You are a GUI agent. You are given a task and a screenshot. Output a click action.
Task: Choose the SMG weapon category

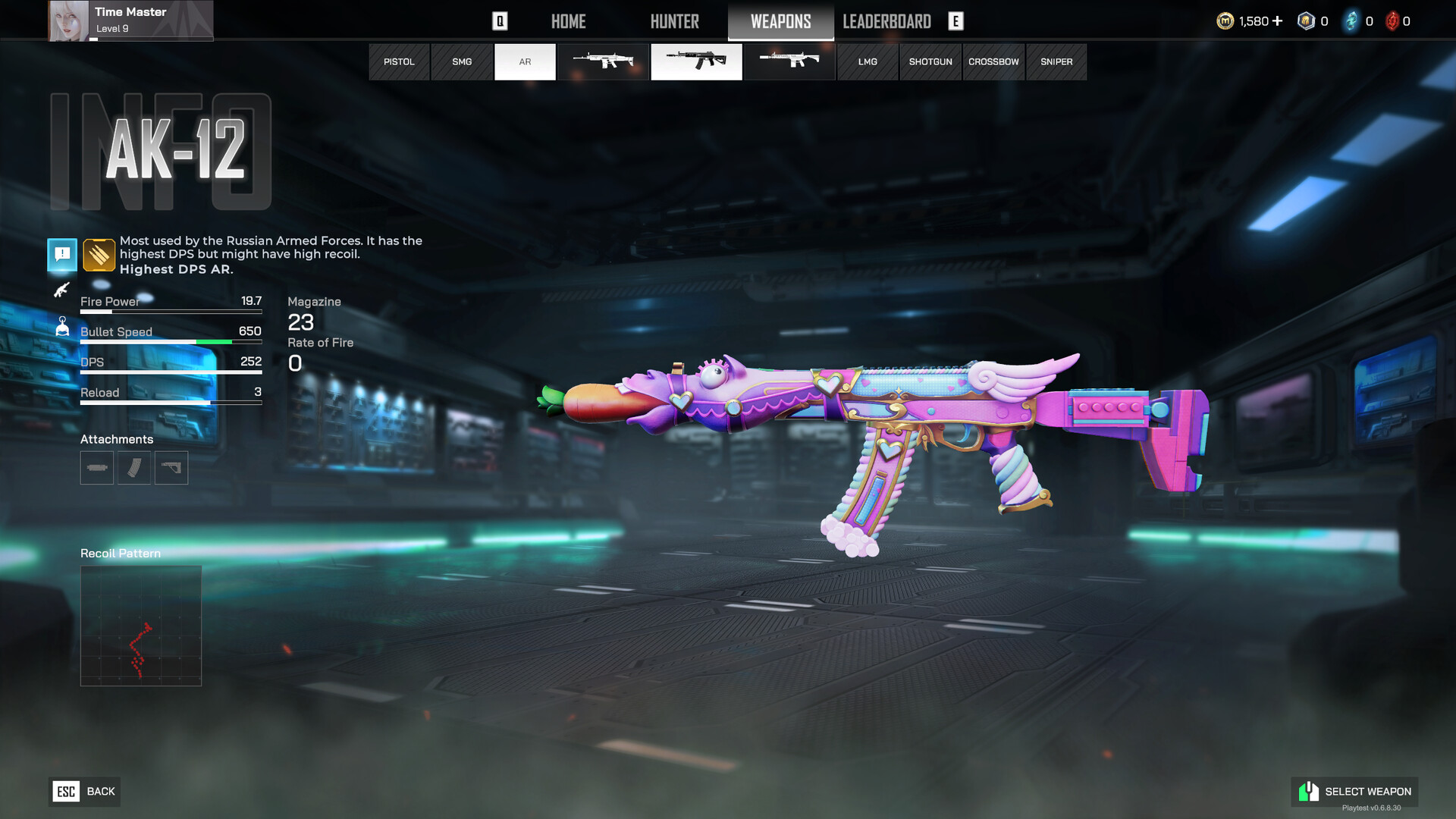pyautogui.click(x=462, y=62)
